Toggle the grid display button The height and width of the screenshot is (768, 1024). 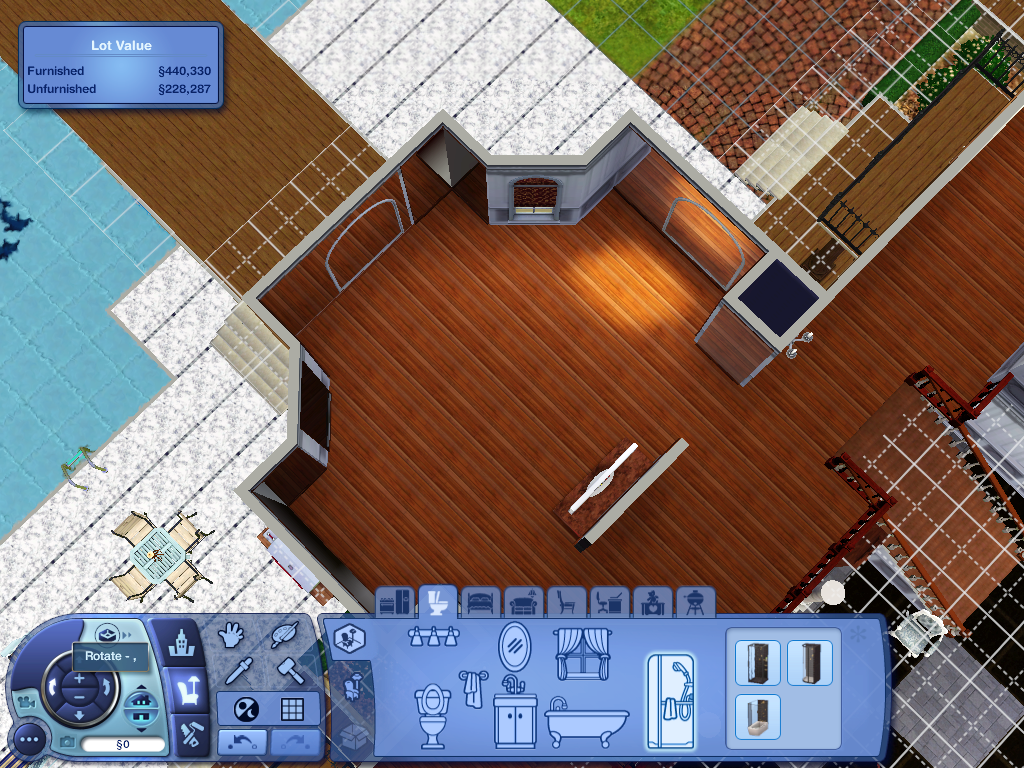[293, 709]
